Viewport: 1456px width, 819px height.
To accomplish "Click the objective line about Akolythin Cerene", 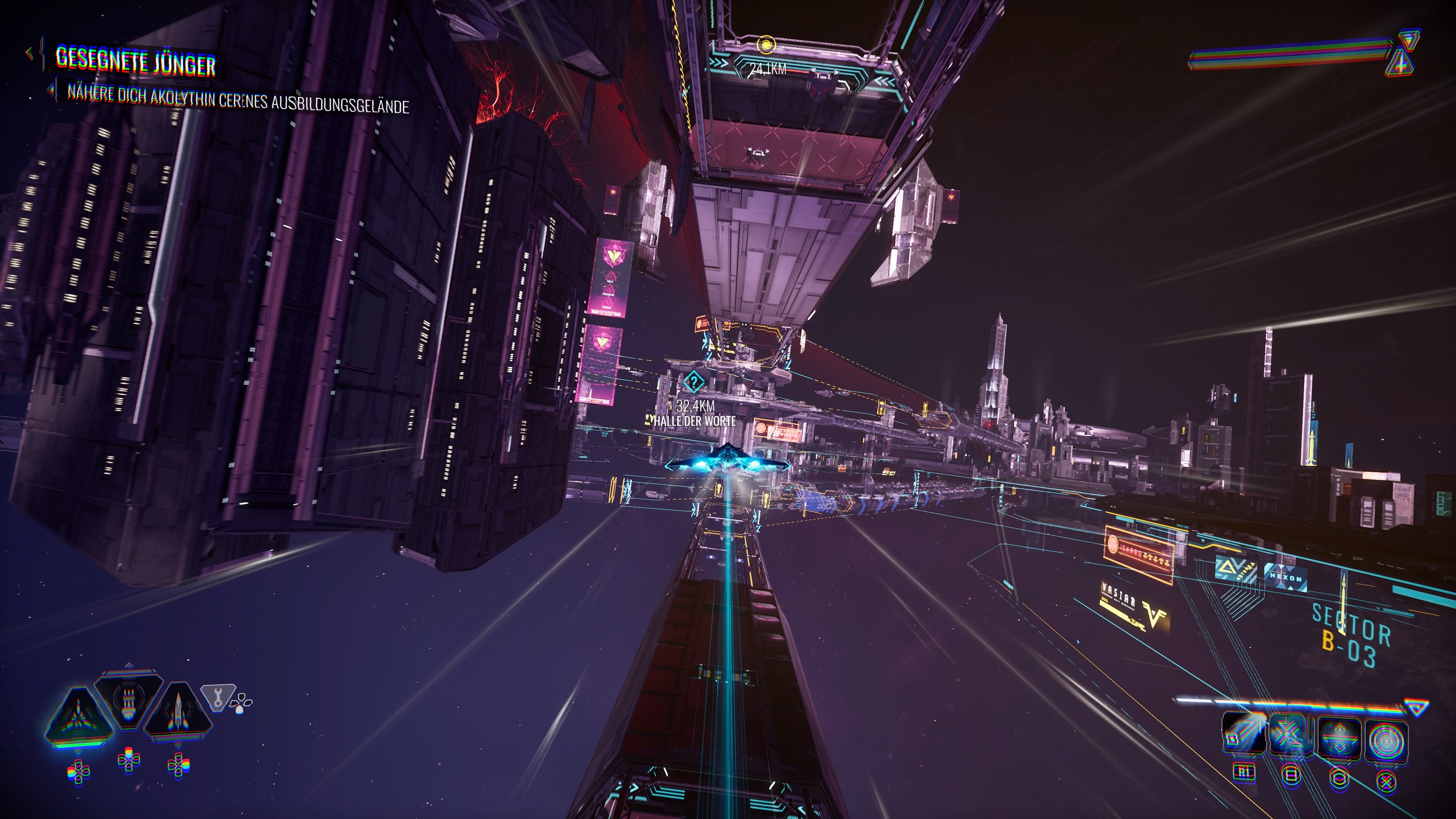I will point(237,99).
